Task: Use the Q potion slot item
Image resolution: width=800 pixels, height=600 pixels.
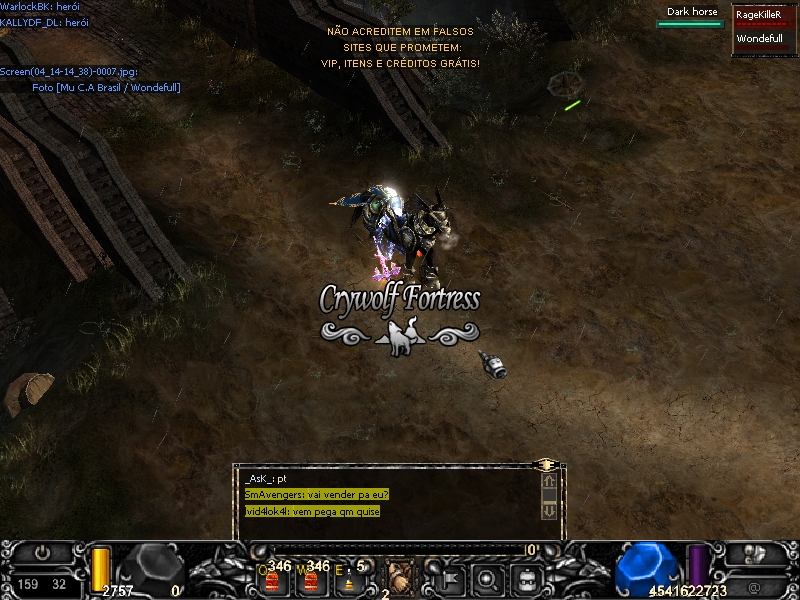Action: point(272,581)
